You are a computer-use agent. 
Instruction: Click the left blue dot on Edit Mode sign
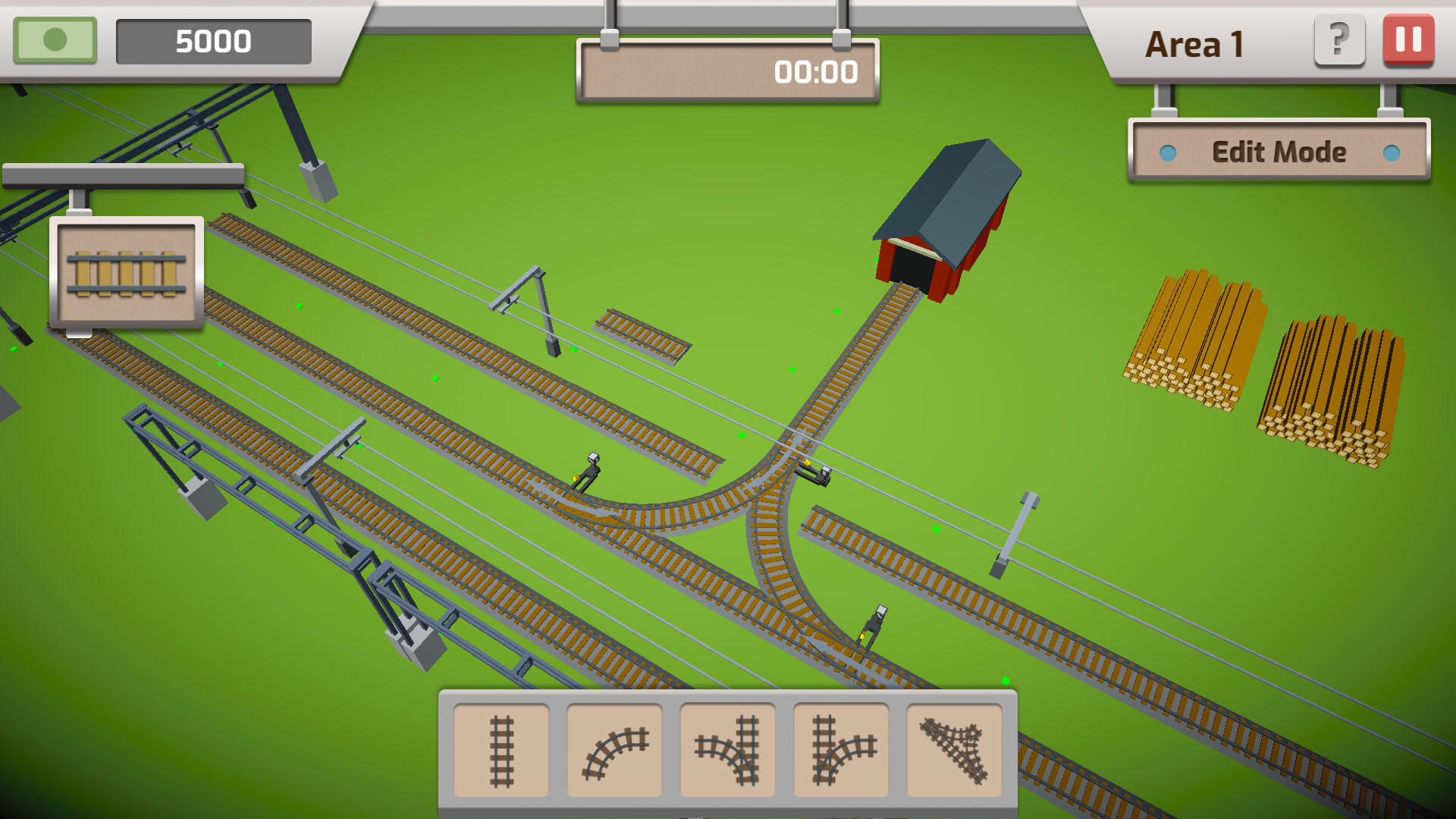(1169, 153)
